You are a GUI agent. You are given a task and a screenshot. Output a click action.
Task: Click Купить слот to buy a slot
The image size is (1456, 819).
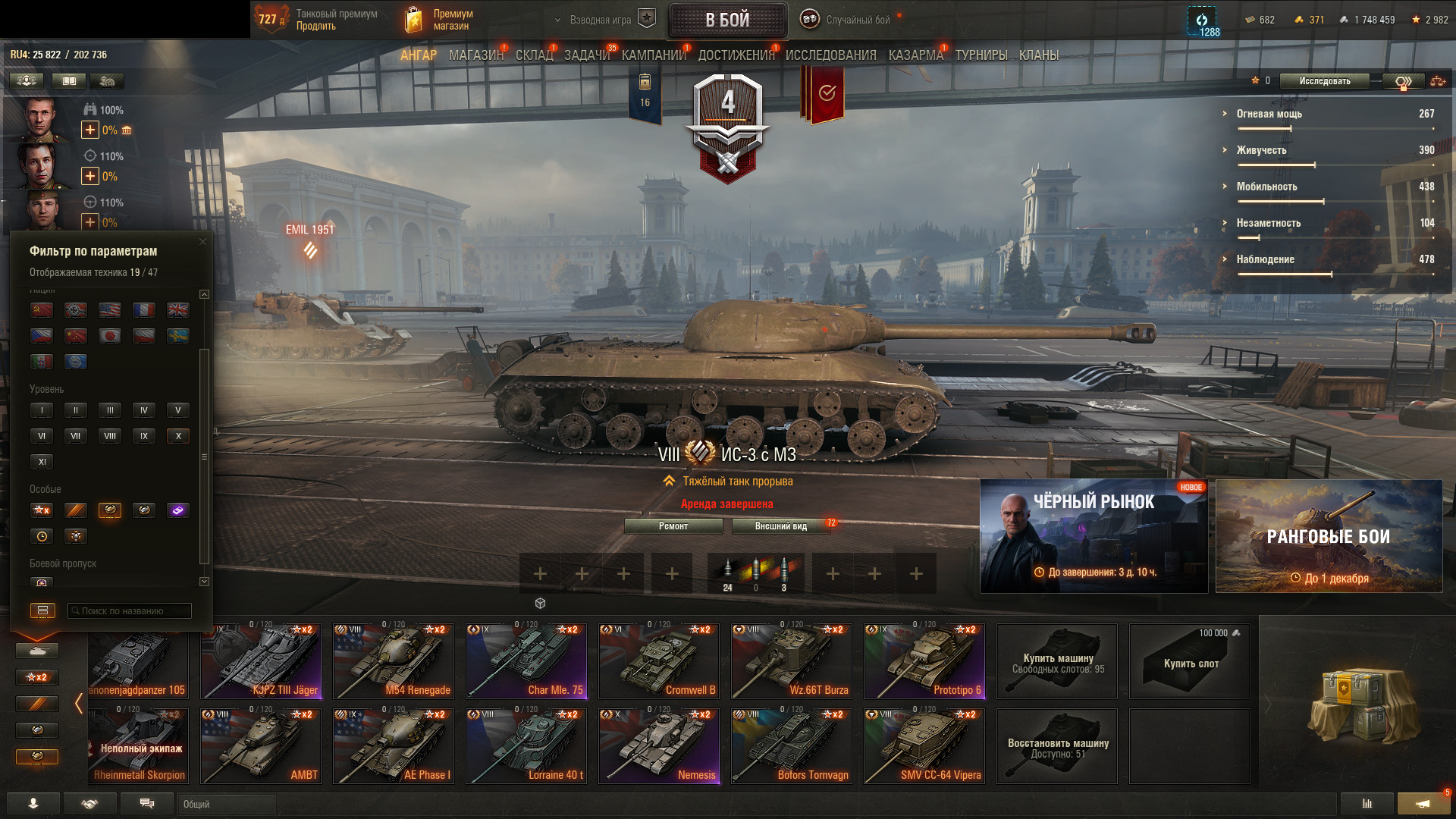[x=1189, y=661]
